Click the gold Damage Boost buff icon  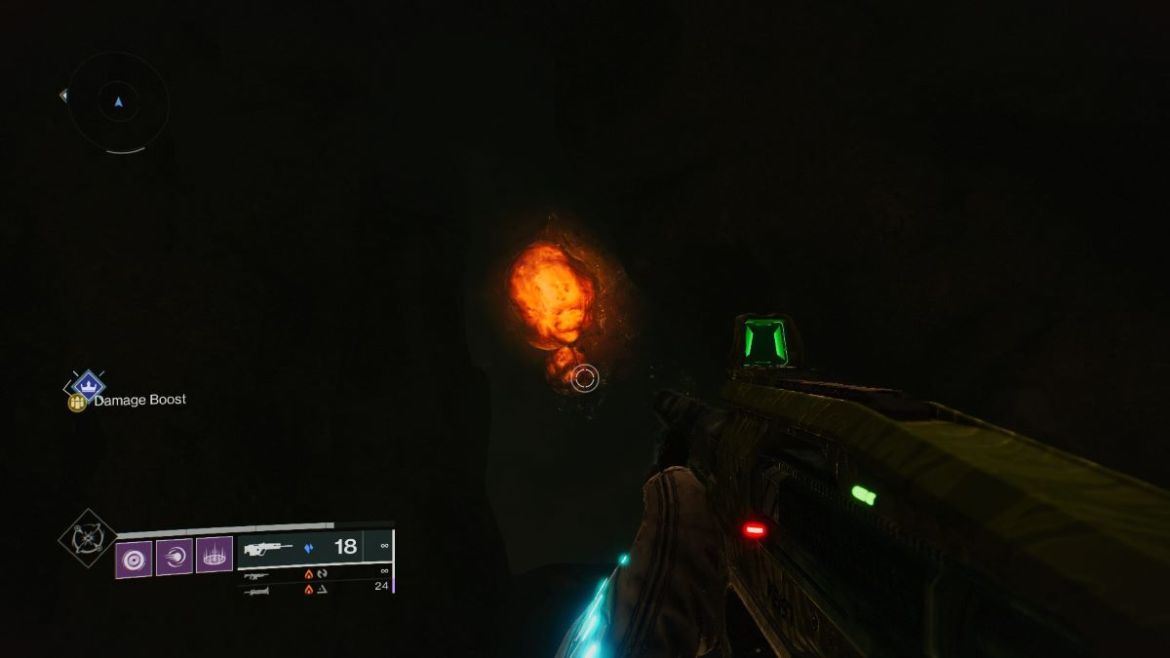(x=76, y=401)
